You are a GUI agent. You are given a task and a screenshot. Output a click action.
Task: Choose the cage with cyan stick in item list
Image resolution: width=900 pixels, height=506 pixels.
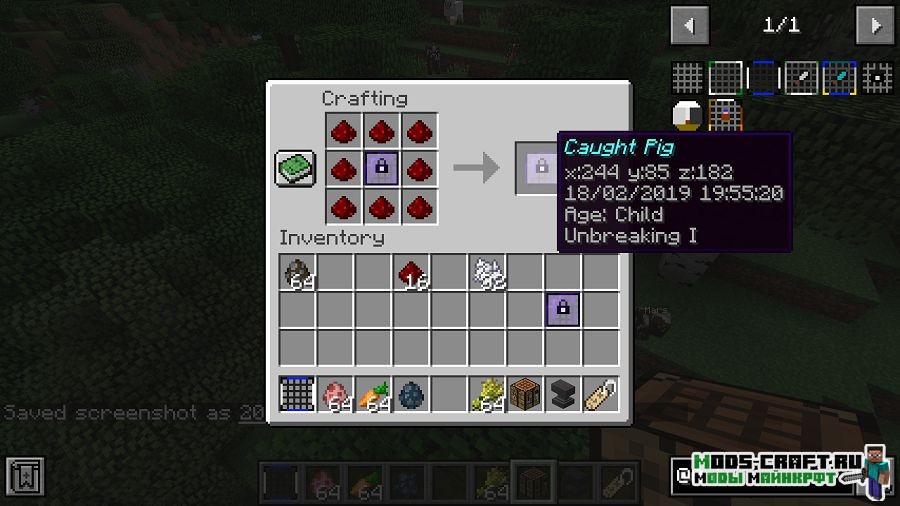click(x=838, y=78)
